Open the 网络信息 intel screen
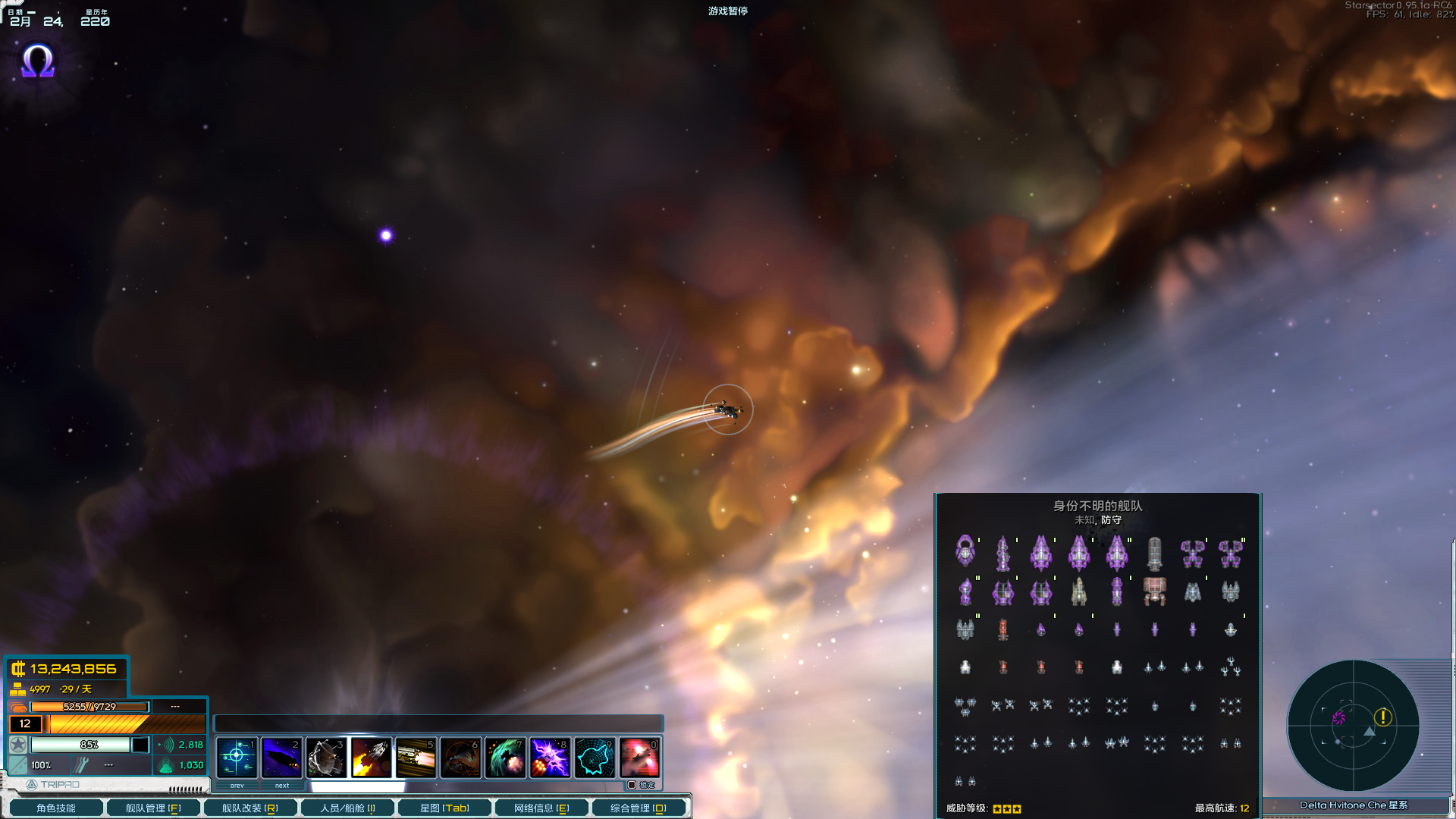Image resolution: width=1456 pixels, height=819 pixels. 541,807
